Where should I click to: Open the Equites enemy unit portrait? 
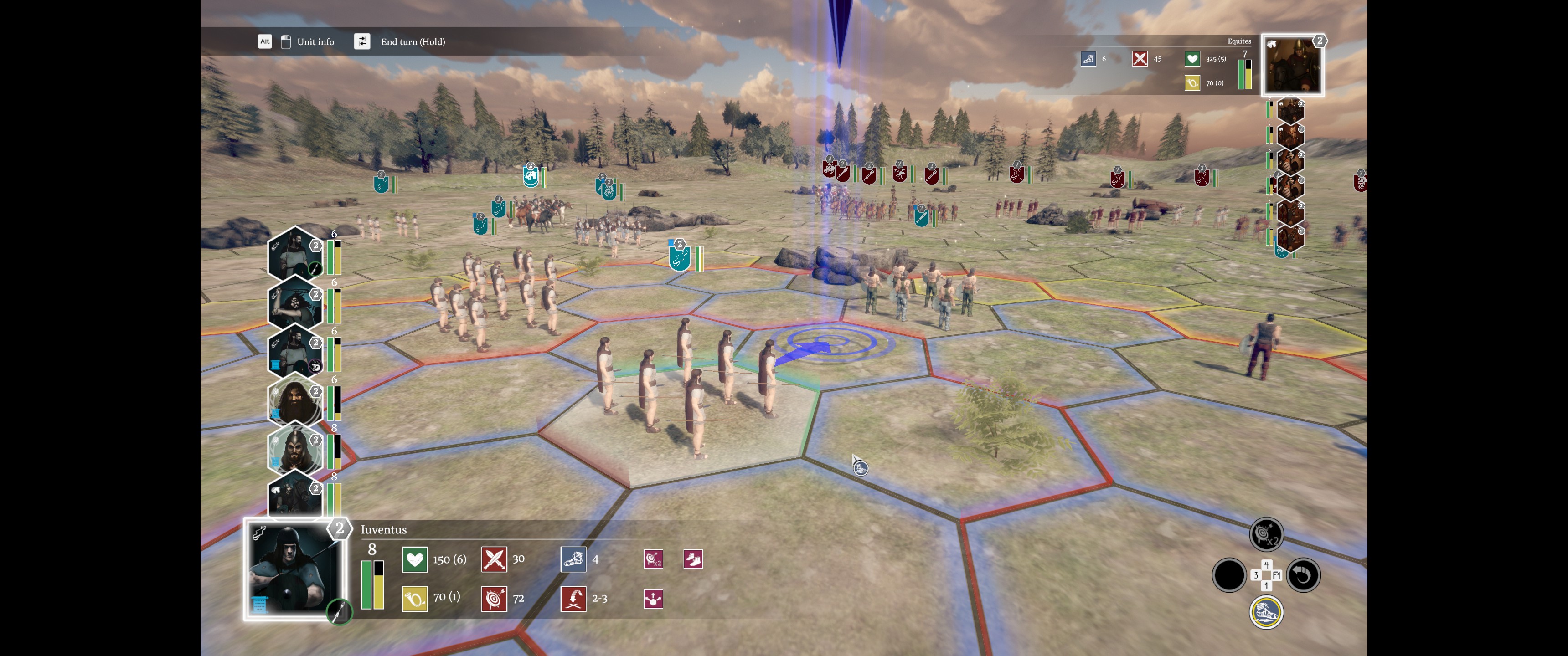[1292, 65]
